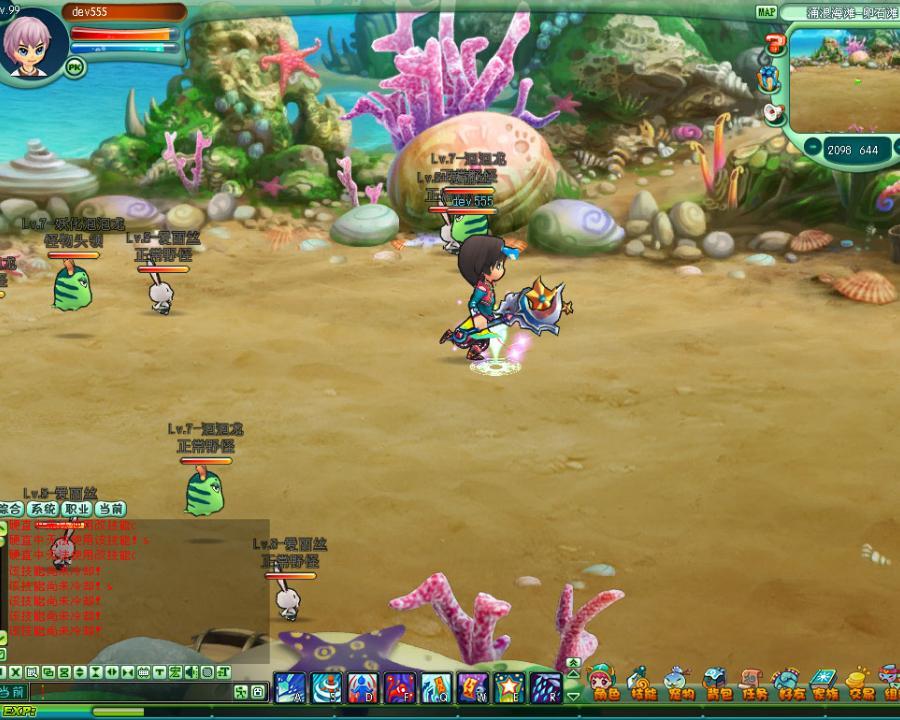The width and height of the screenshot is (900, 720).
Task: Open the 交易 trade menu with gold coins
Action: pos(861,685)
